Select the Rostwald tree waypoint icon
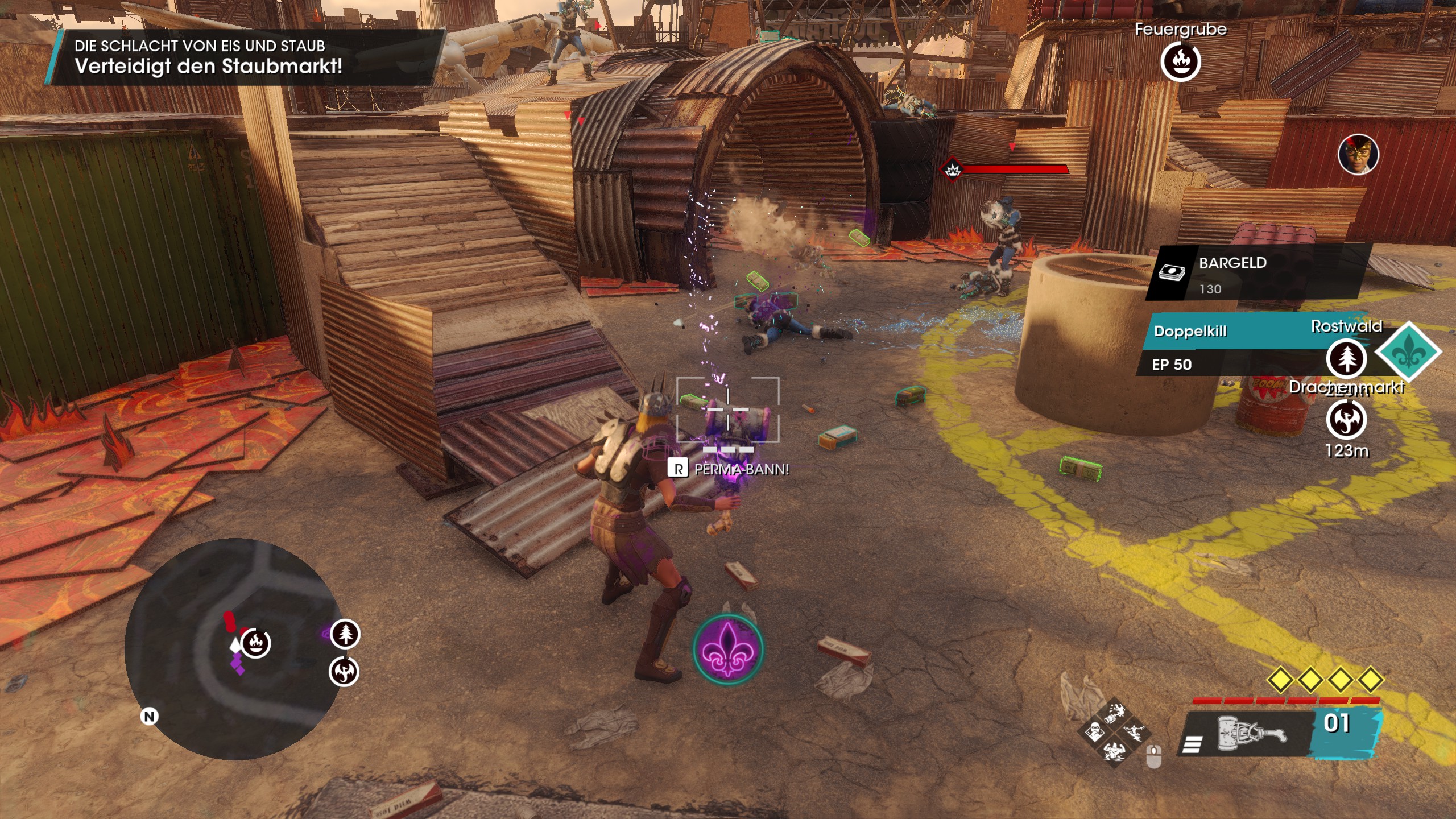 (x=1346, y=358)
